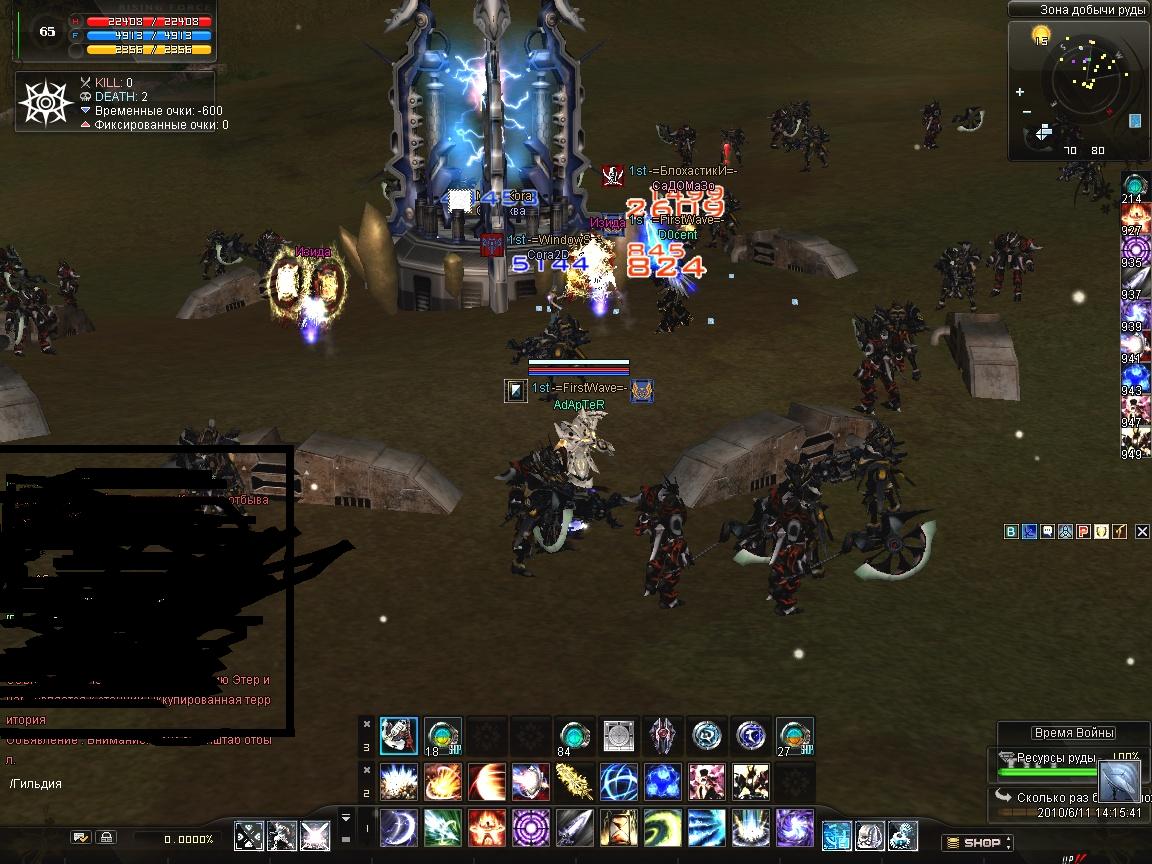Screen dimensions: 1152x864
Task: Open the SHOP menu
Action: coord(978,843)
